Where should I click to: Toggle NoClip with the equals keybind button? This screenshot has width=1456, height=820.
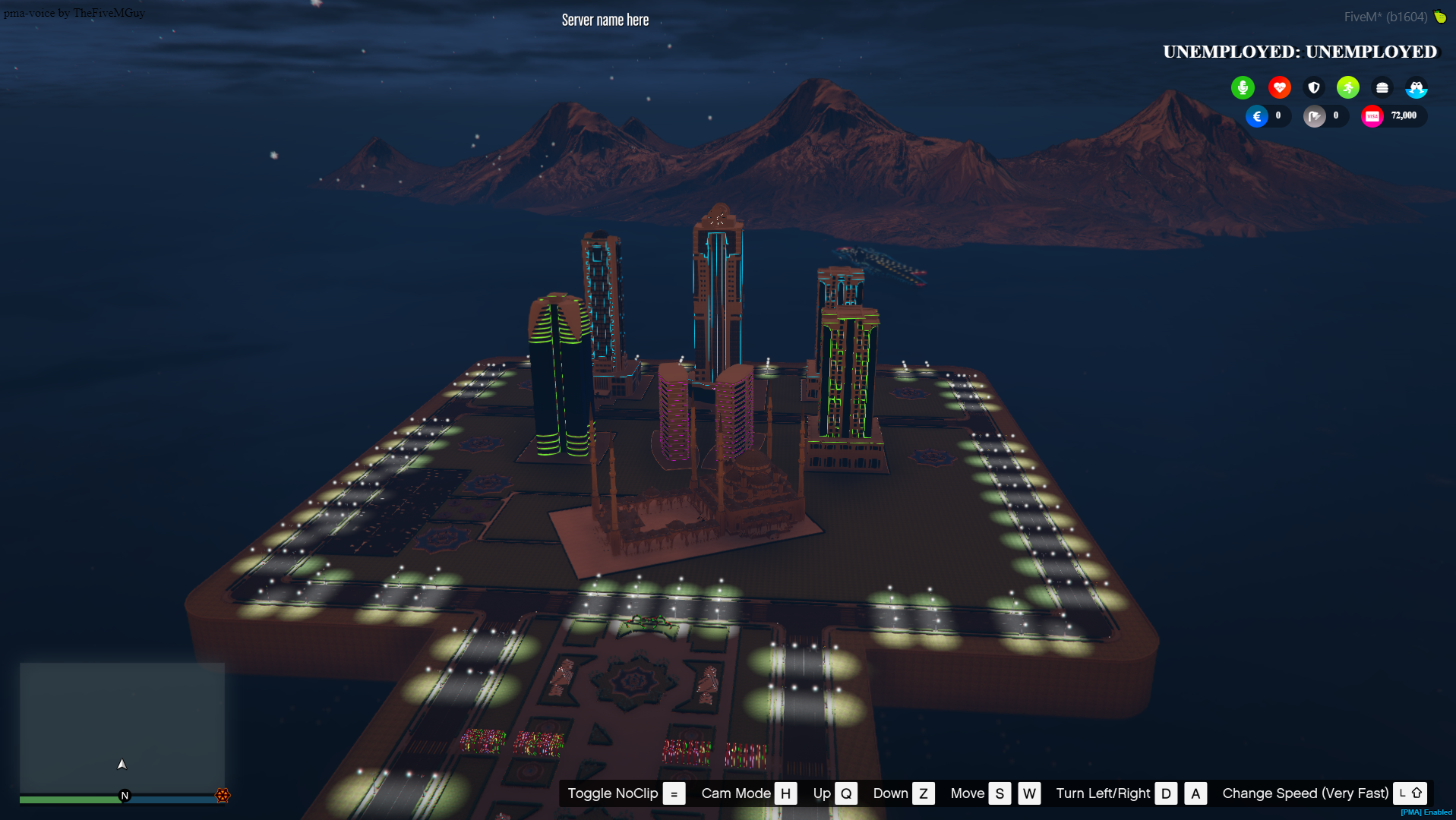[x=673, y=793]
